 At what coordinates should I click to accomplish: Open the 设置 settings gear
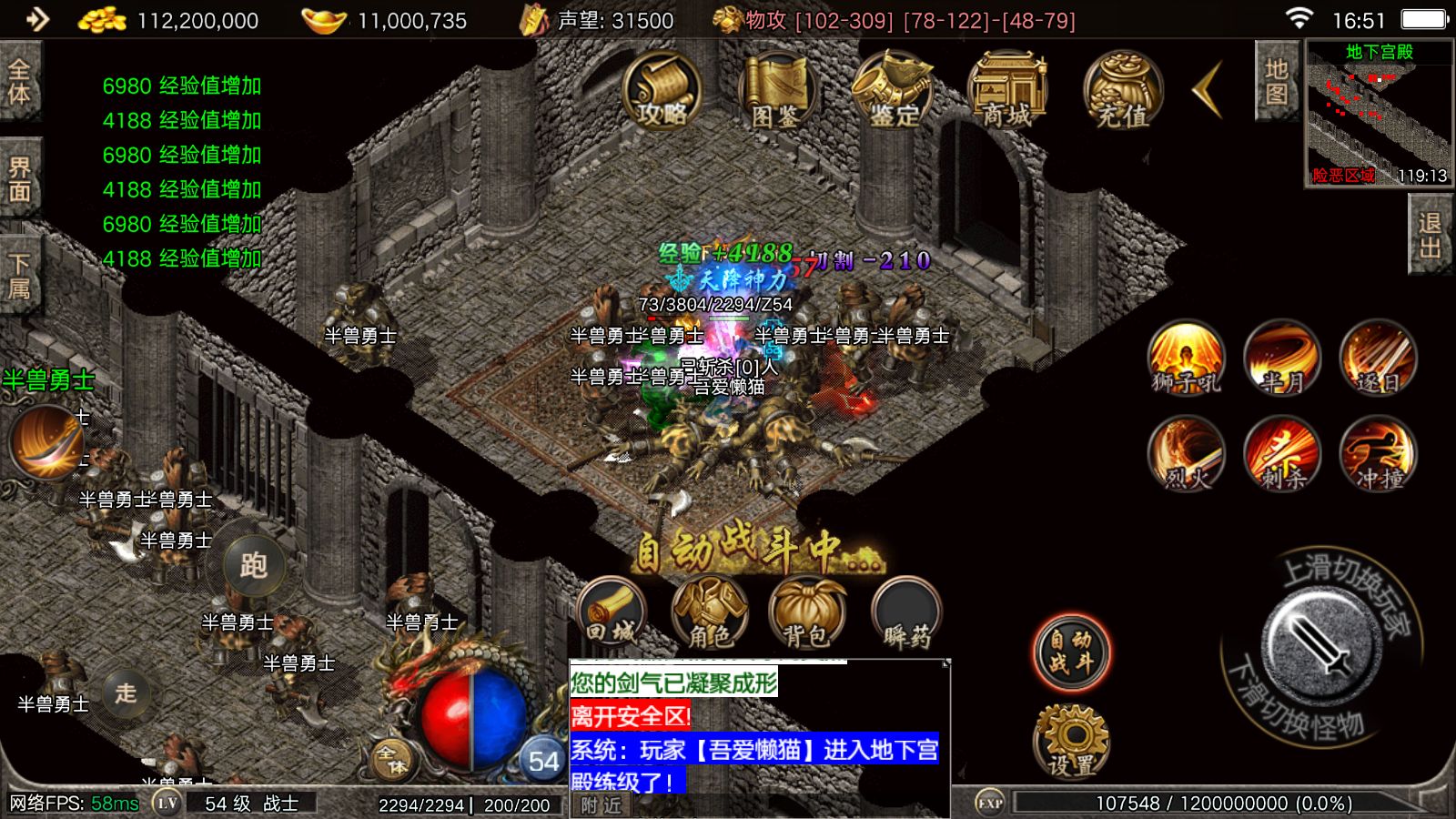point(1071,742)
